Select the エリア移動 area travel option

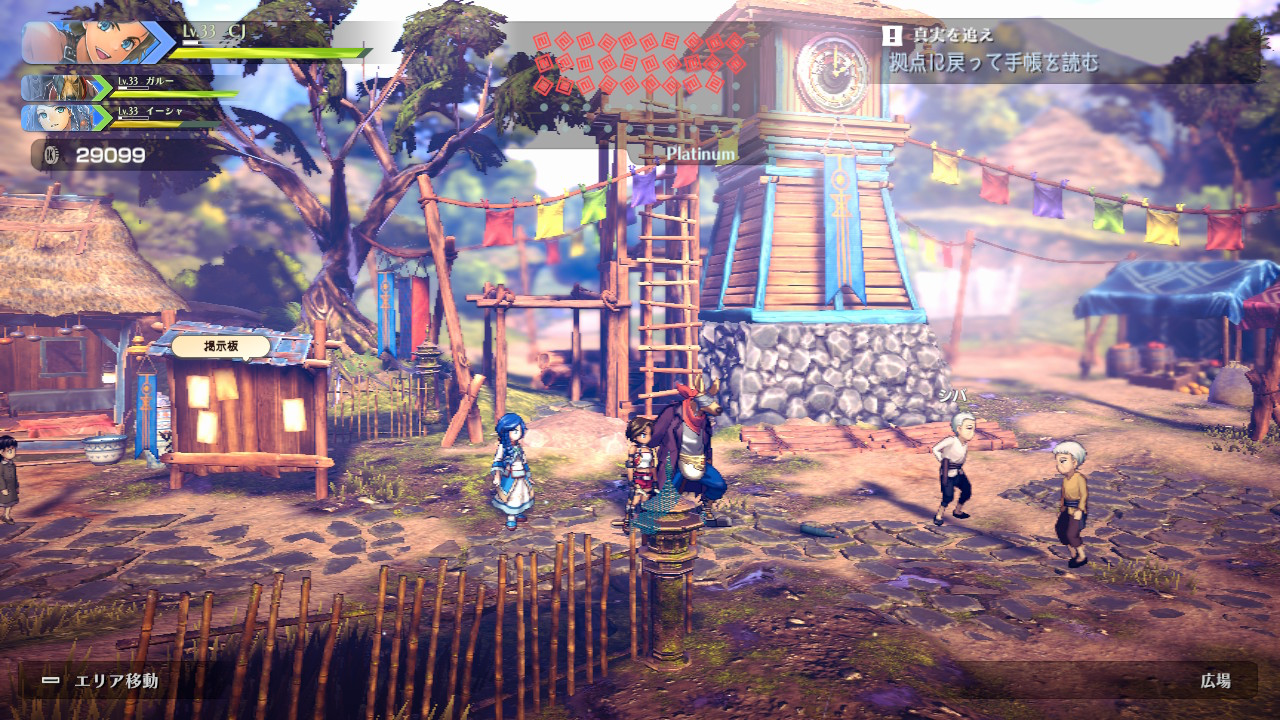(103, 681)
